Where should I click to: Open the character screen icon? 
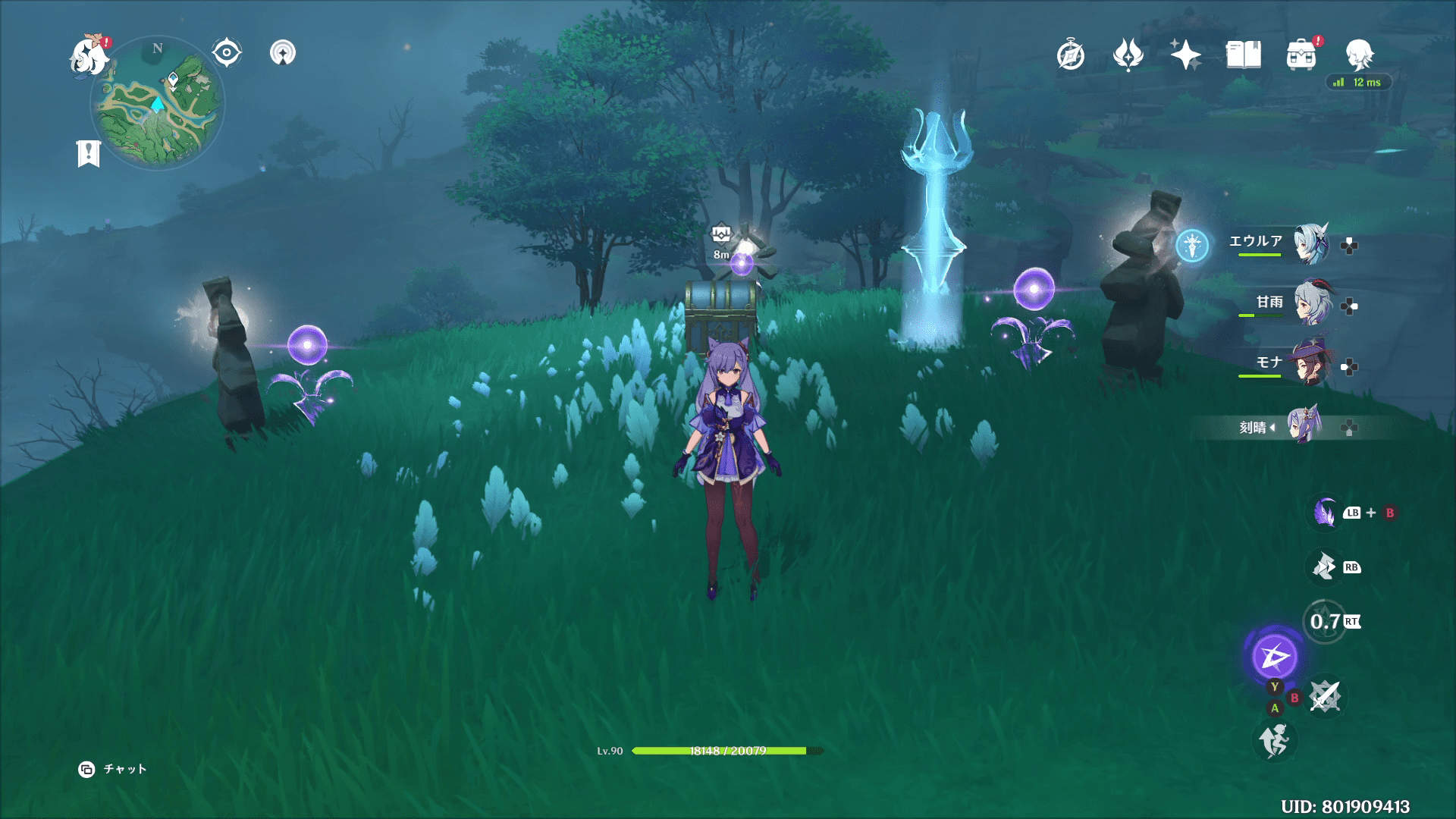click(x=1359, y=55)
